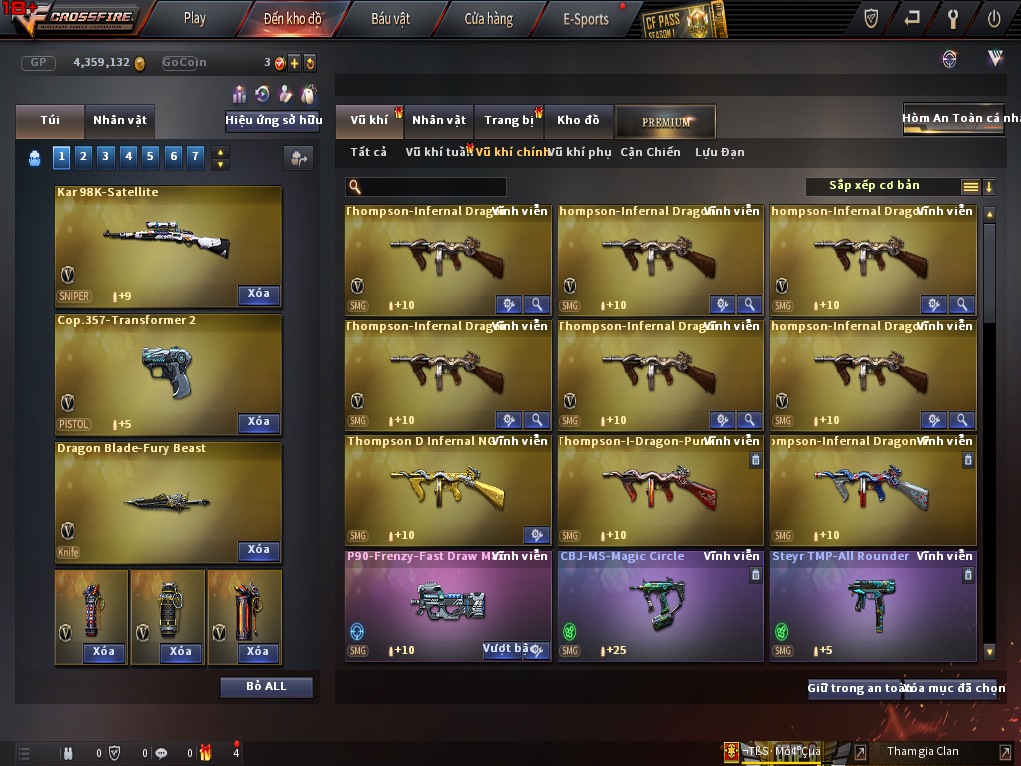Image resolution: width=1021 pixels, height=766 pixels.
Task: Switch to the E-Sports section
Action: tap(586, 18)
